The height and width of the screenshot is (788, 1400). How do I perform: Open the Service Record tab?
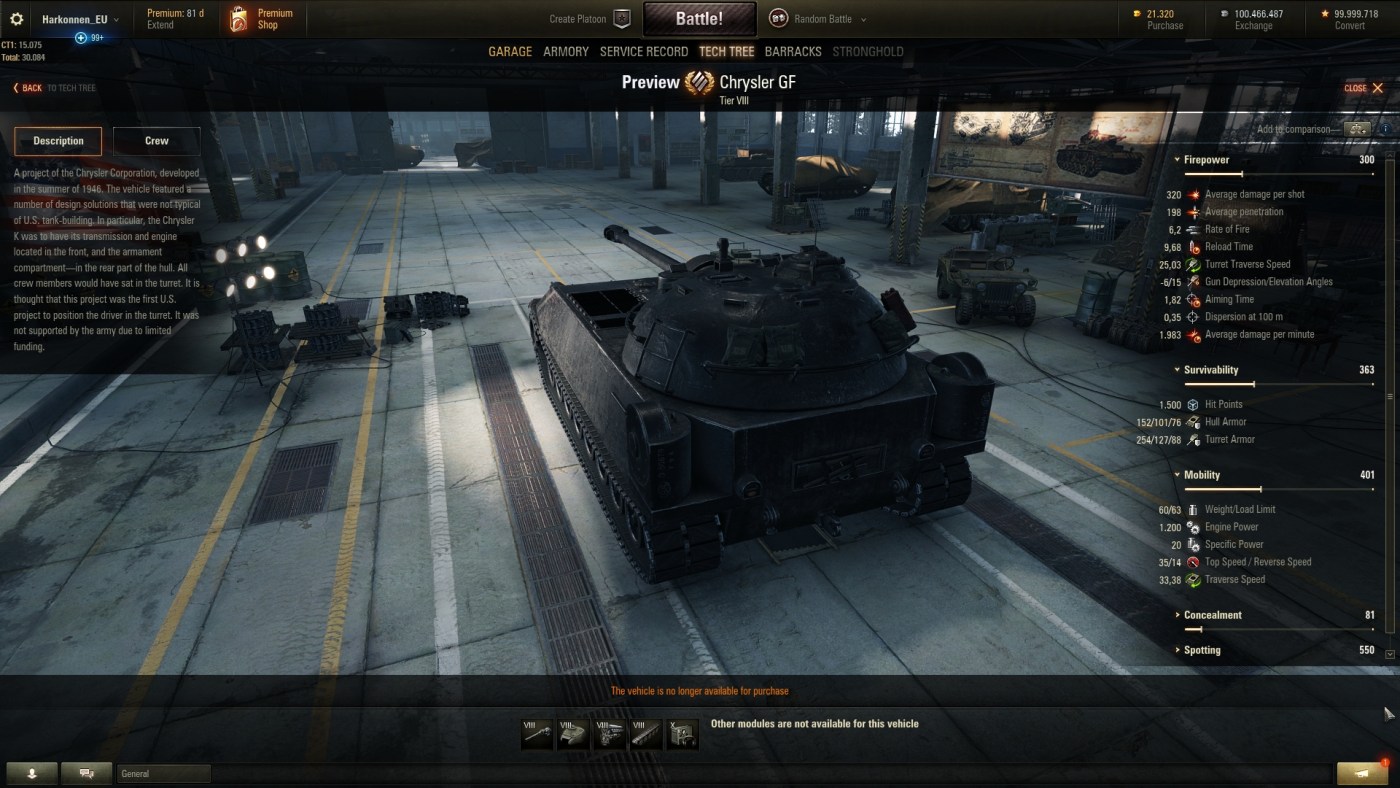pos(644,52)
